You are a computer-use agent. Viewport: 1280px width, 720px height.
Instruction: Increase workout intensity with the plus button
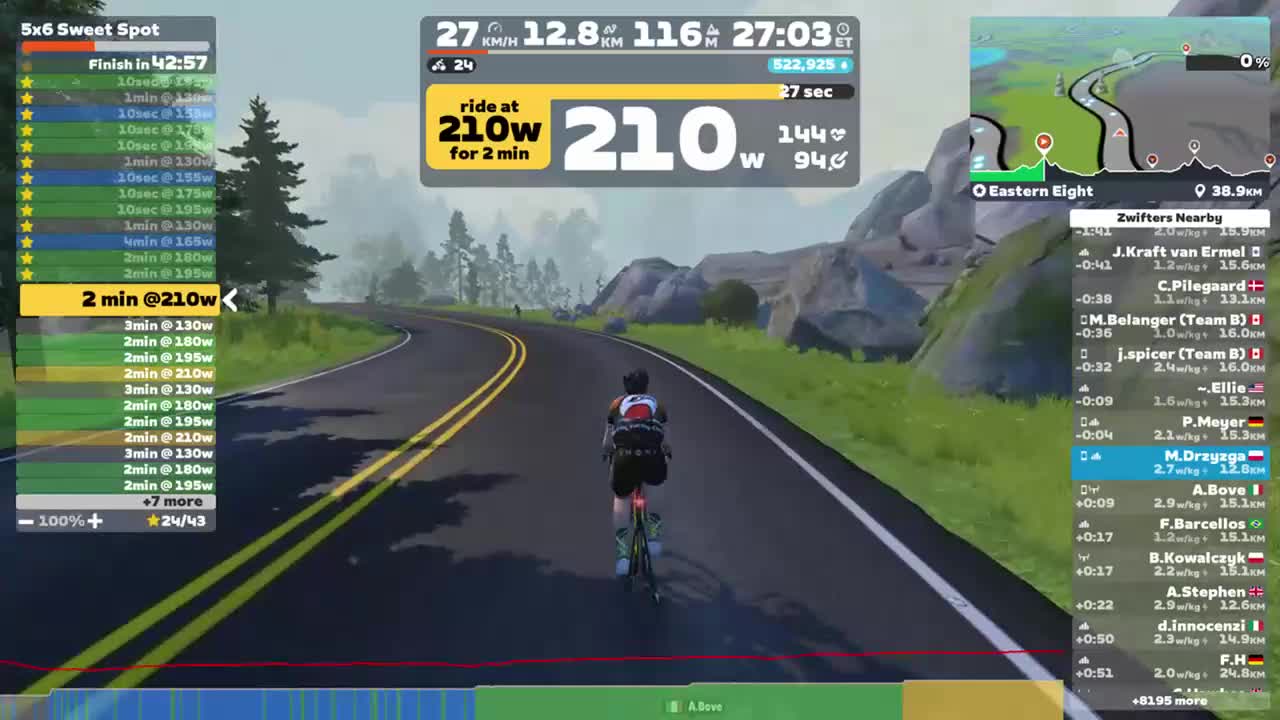94,521
